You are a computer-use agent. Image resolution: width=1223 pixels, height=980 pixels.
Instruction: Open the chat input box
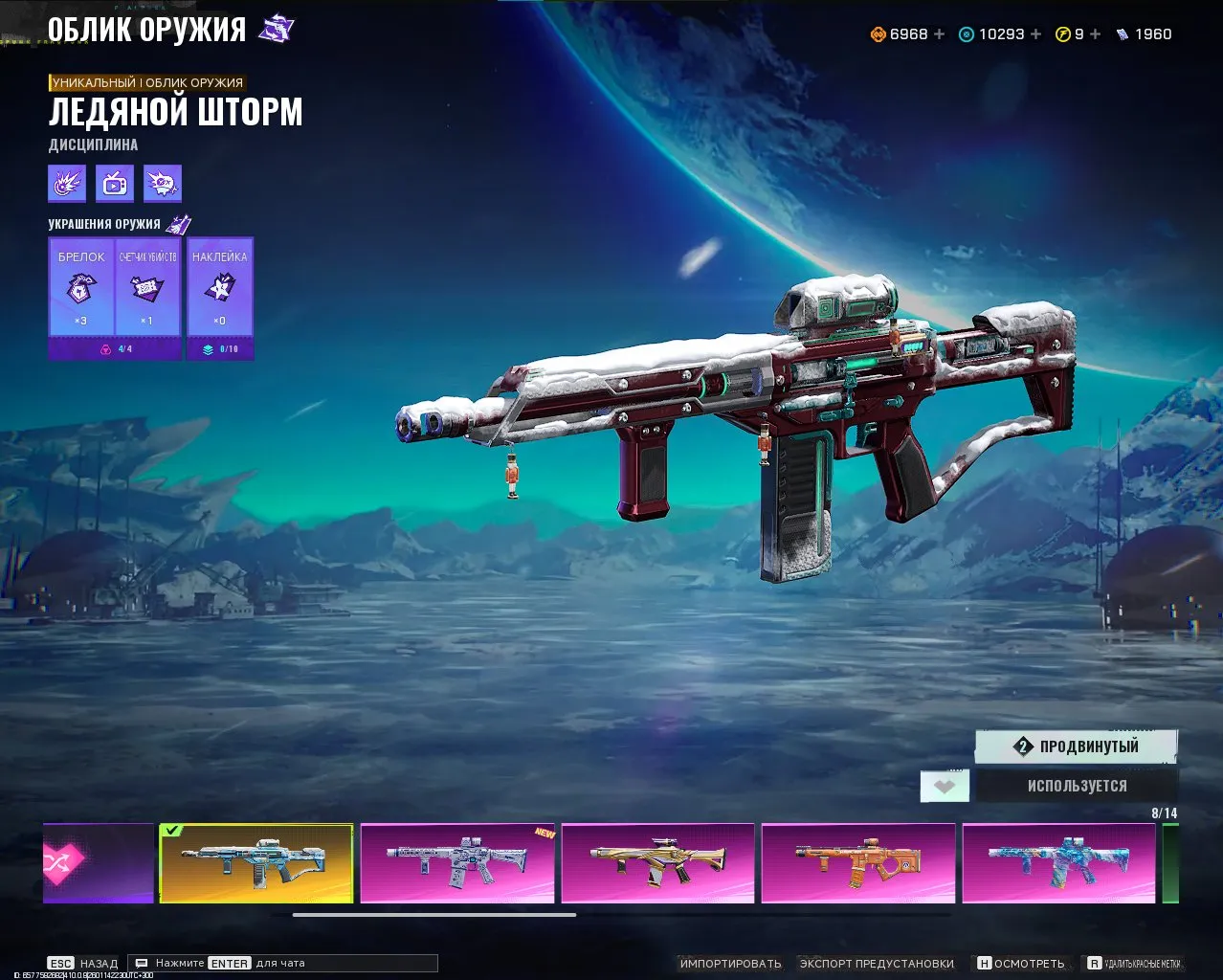[283, 964]
